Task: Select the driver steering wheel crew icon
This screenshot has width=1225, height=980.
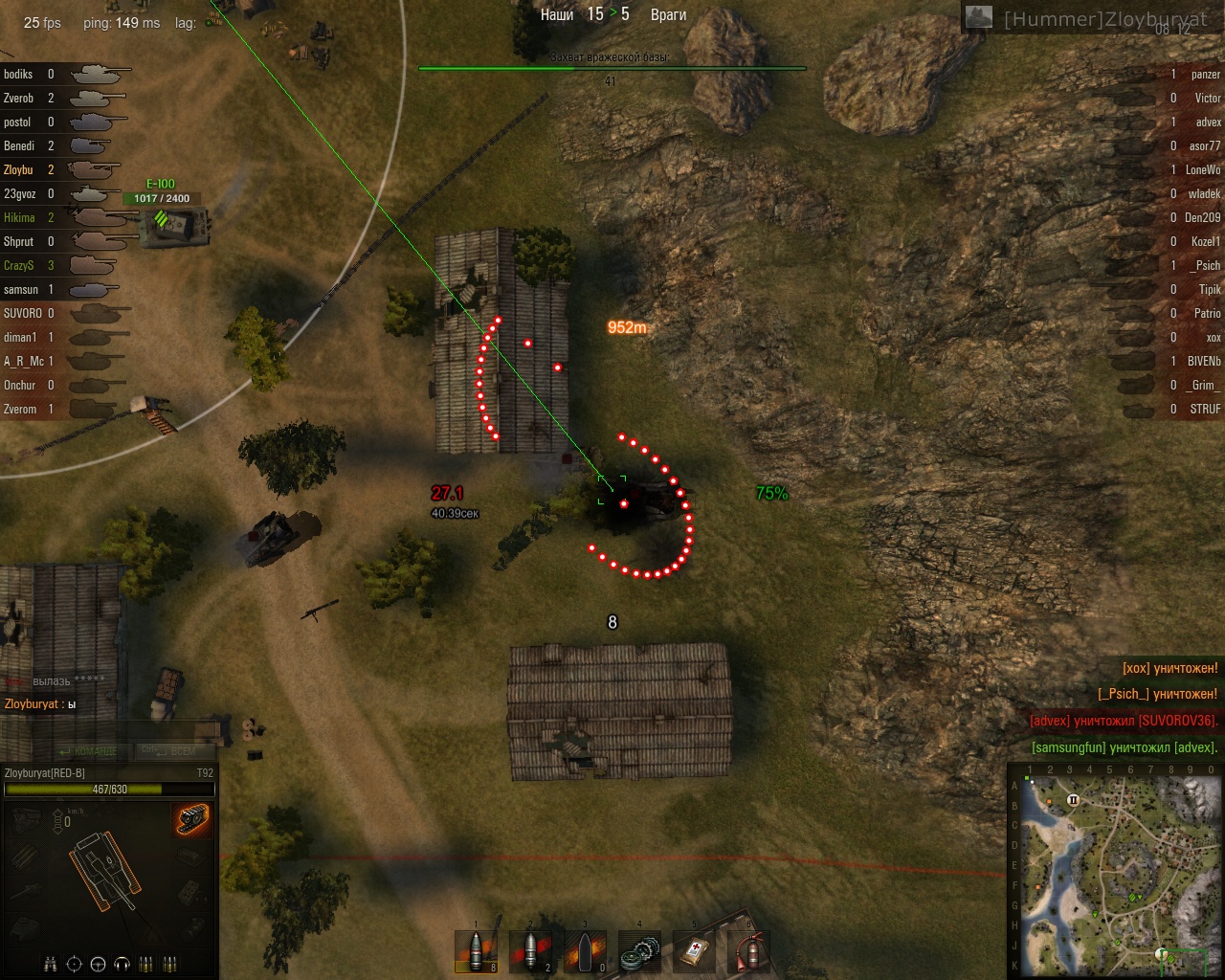Action: click(98, 964)
